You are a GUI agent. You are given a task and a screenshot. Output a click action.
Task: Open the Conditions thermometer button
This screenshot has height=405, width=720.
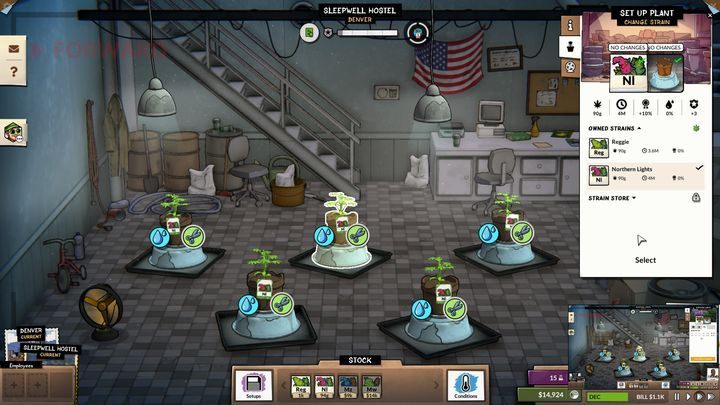[x=463, y=384]
